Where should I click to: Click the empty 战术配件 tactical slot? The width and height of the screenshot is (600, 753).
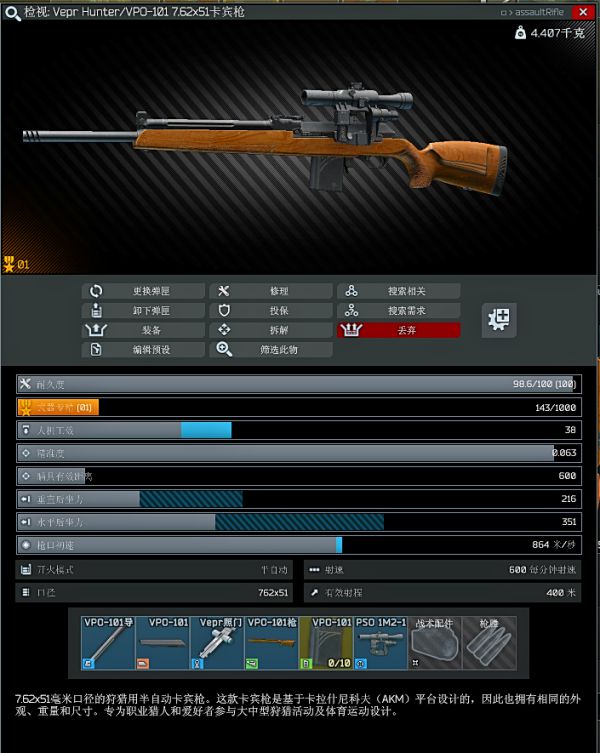(435, 642)
